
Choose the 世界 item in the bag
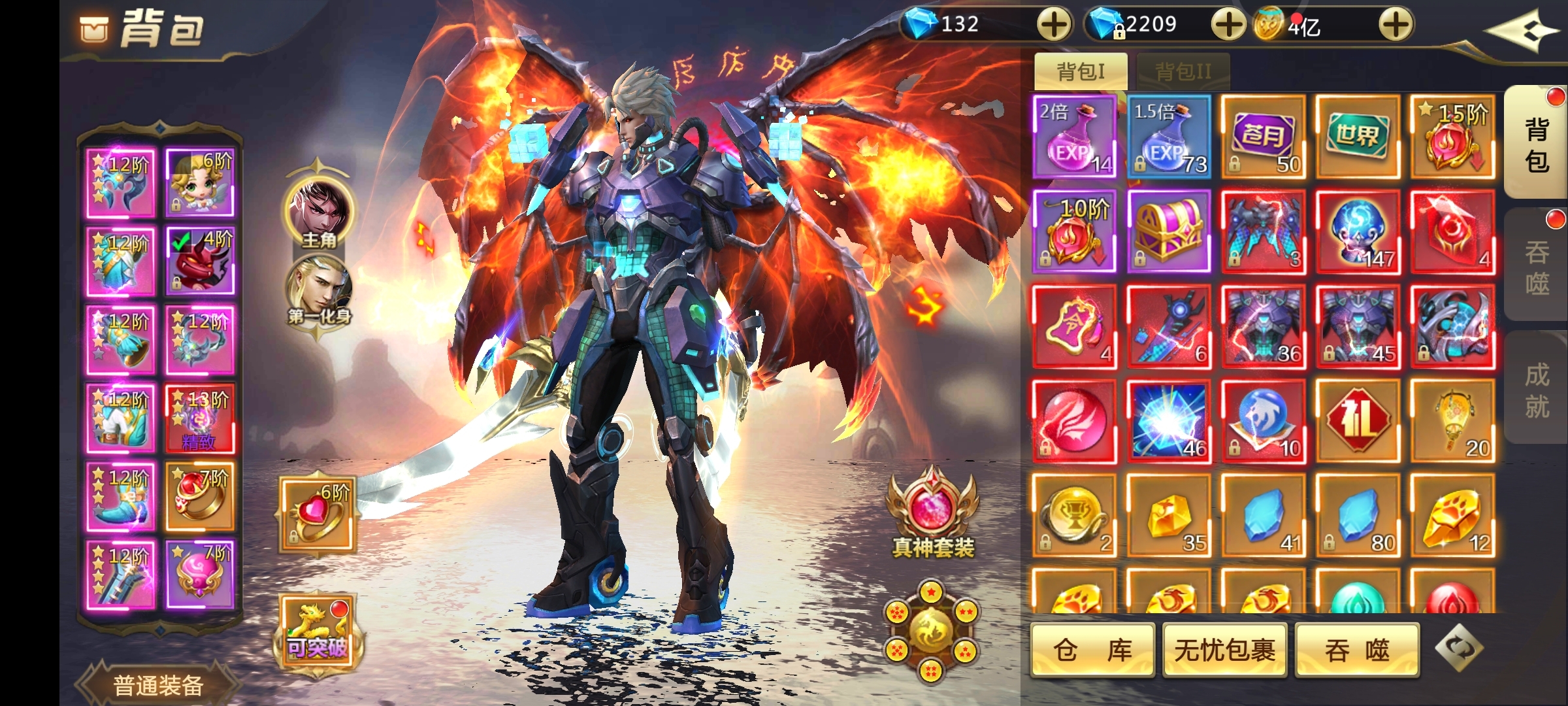click(x=1358, y=137)
